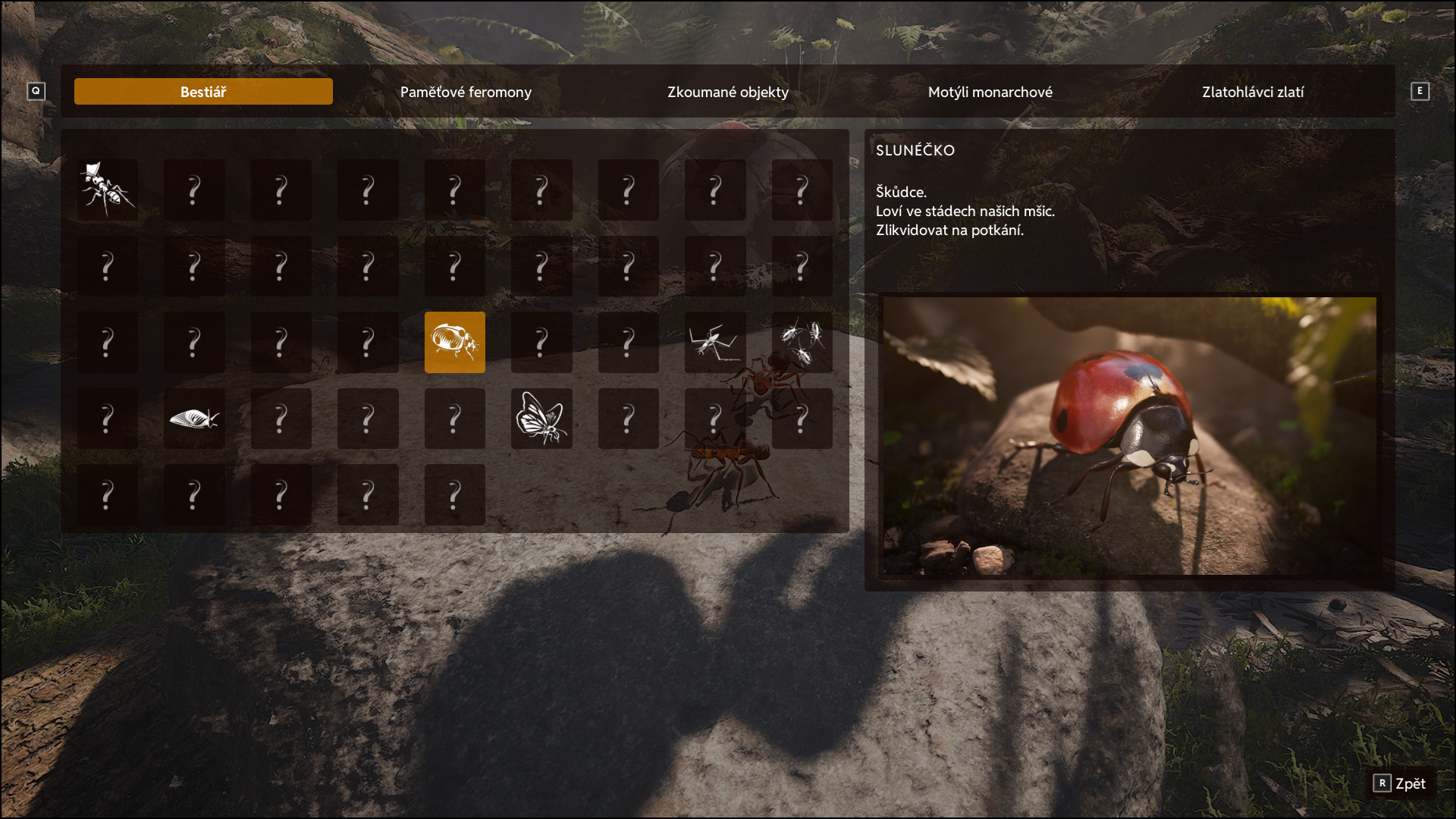
Task: Go to the Zlatohlávci zlatí tab
Action: (x=1253, y=92)
